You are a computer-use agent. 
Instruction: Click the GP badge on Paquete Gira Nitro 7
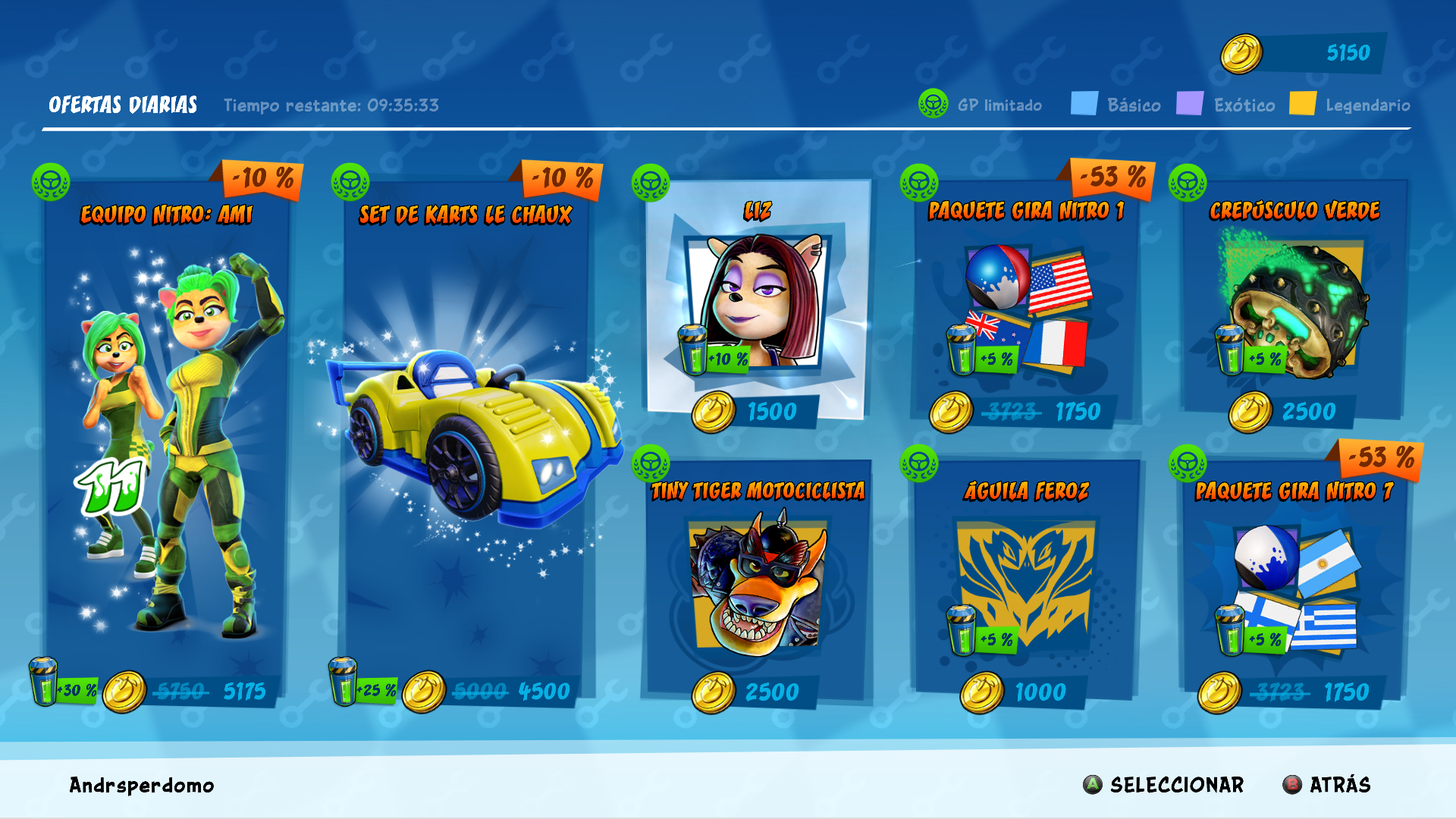pyautogui.click(x=1188, y=461)
